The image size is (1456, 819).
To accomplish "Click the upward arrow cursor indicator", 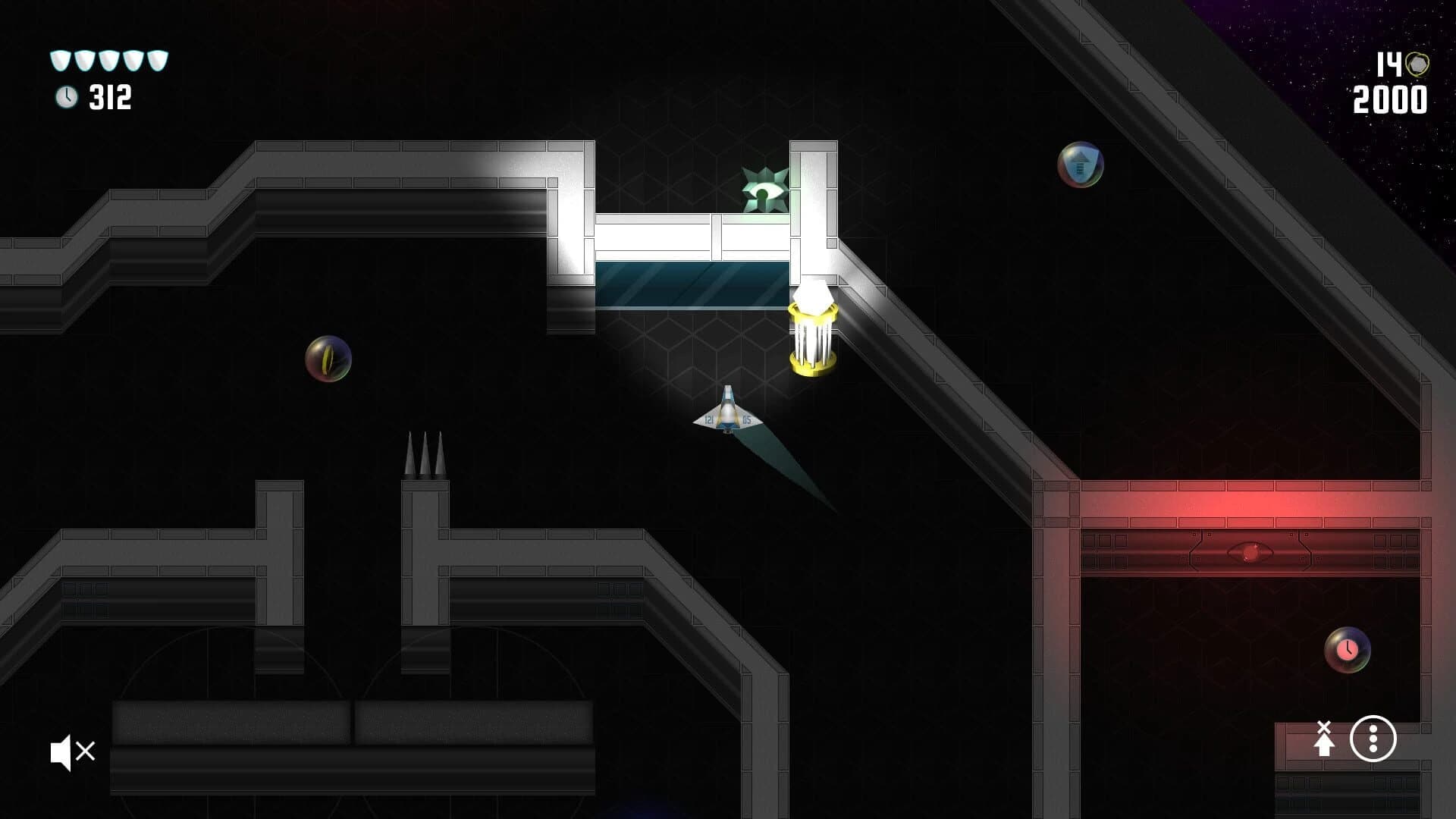I will (x=1325, y=738).
